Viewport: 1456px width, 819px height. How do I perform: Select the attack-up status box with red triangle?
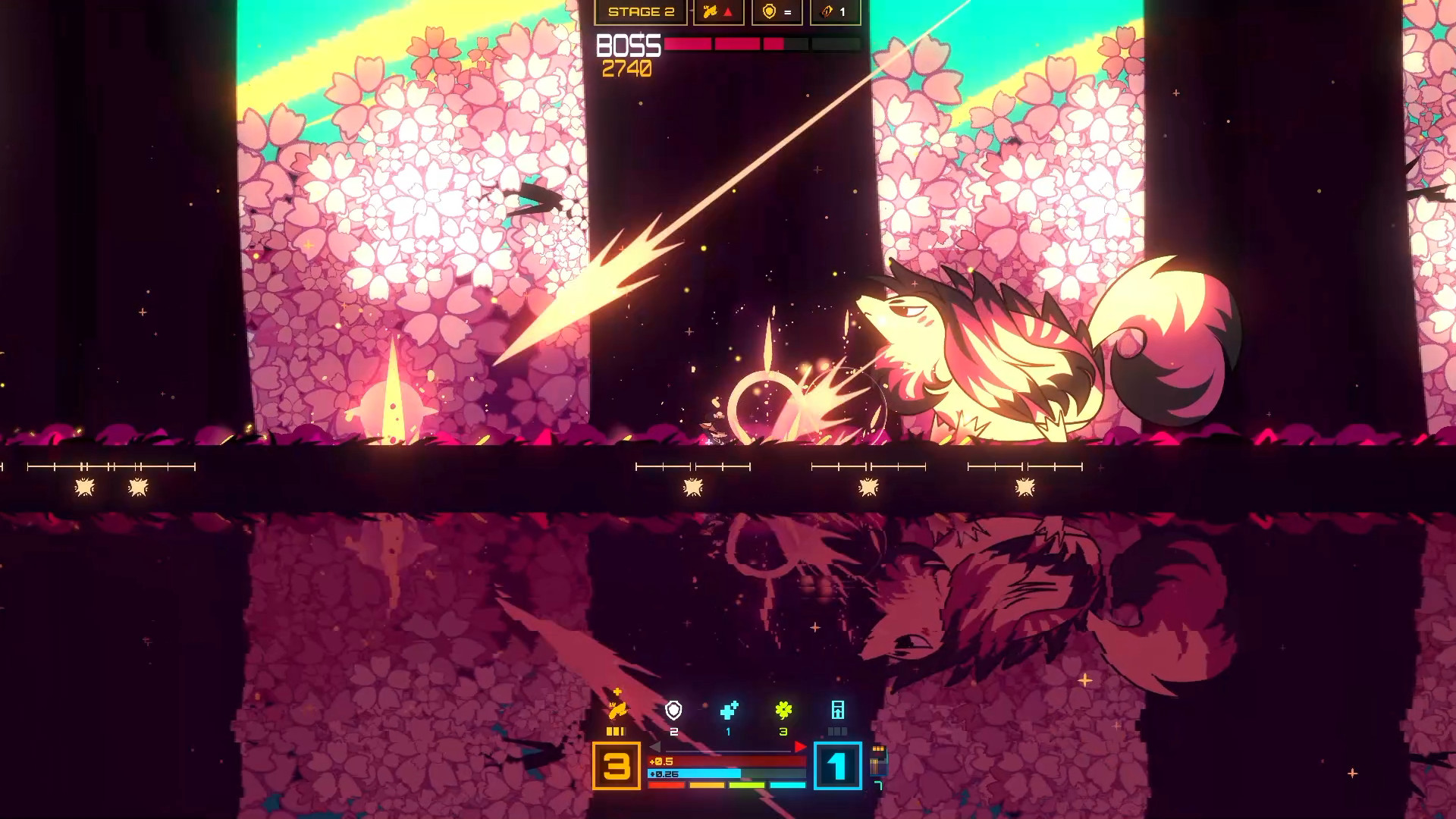(718, 12)
